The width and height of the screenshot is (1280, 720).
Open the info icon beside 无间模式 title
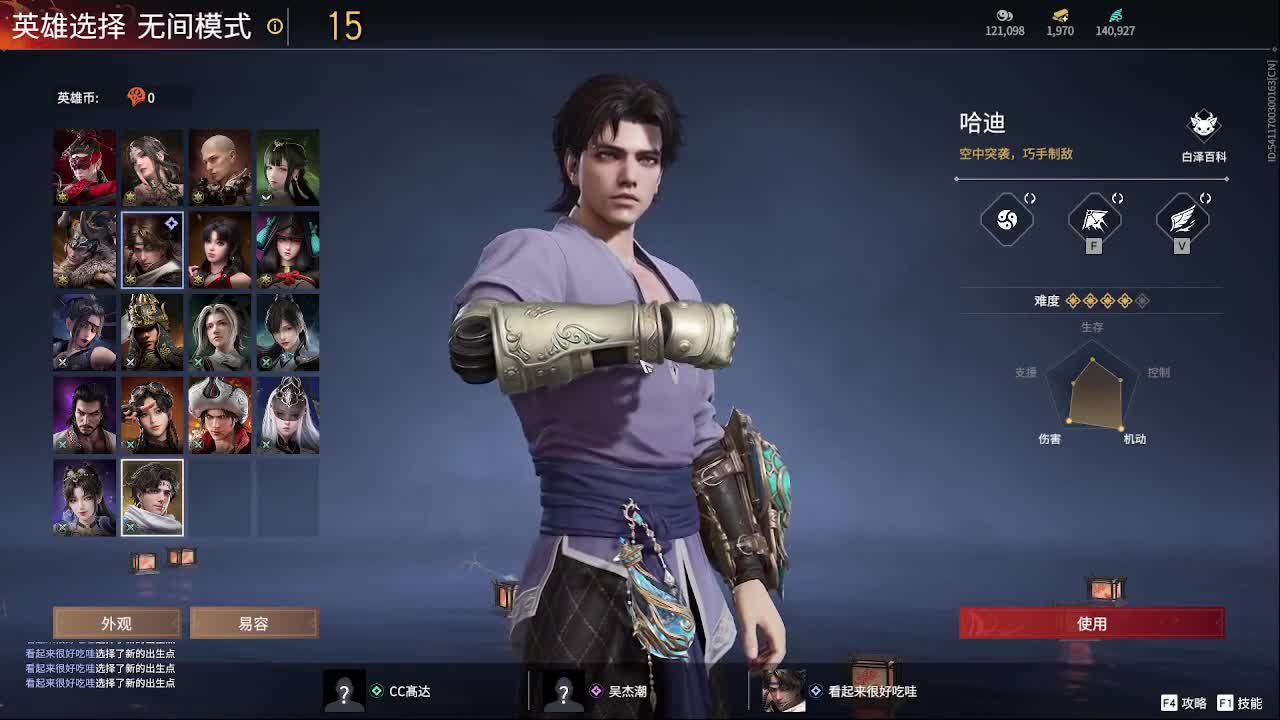click(x=274, y=28)
